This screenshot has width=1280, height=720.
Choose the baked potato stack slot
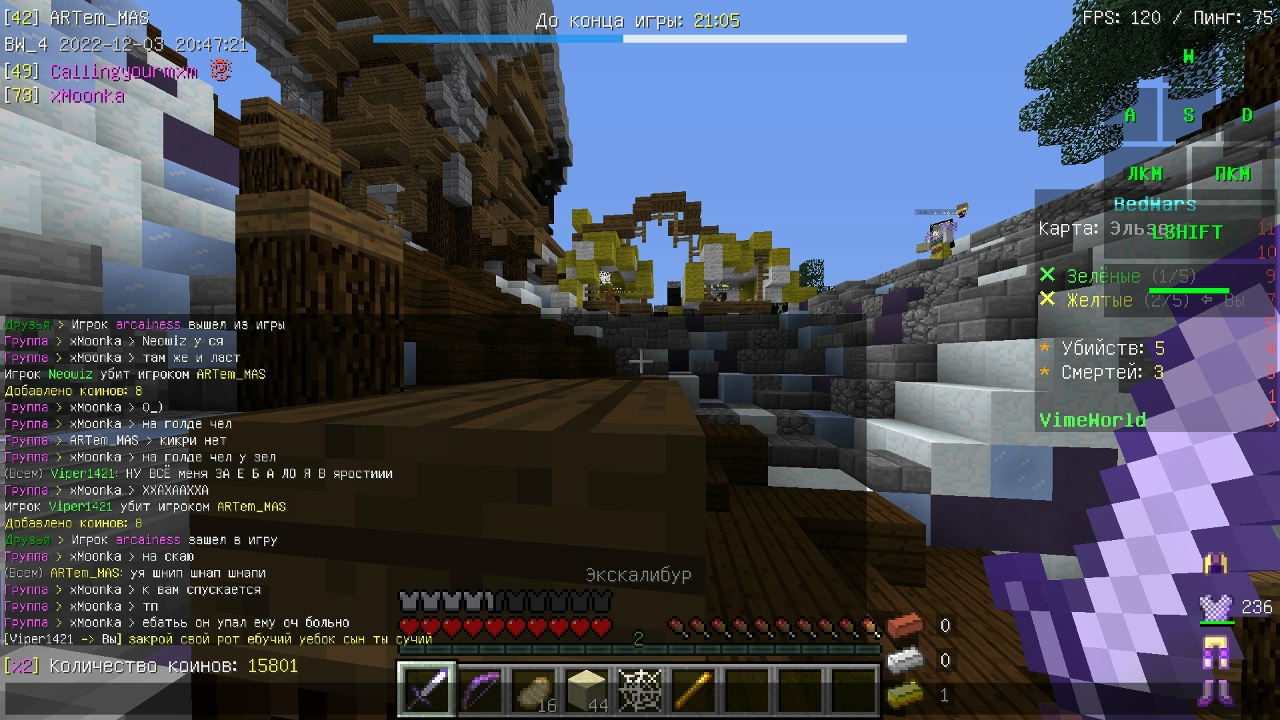(x=534, y=690)
